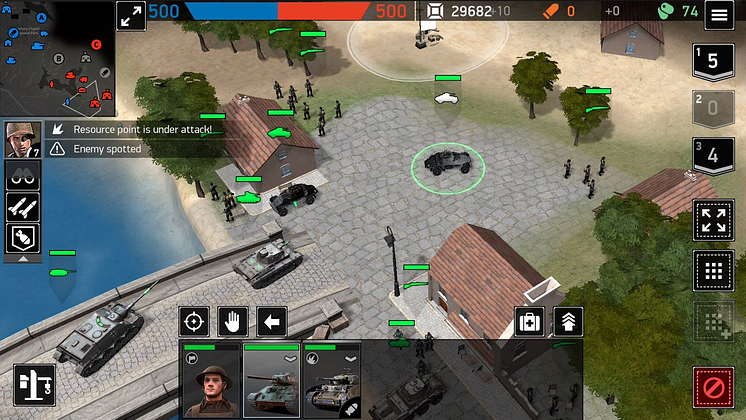Launch the twin rockets barrage ability
The height and width of the screenshot is (420, 746).
[x=22, y=207]
